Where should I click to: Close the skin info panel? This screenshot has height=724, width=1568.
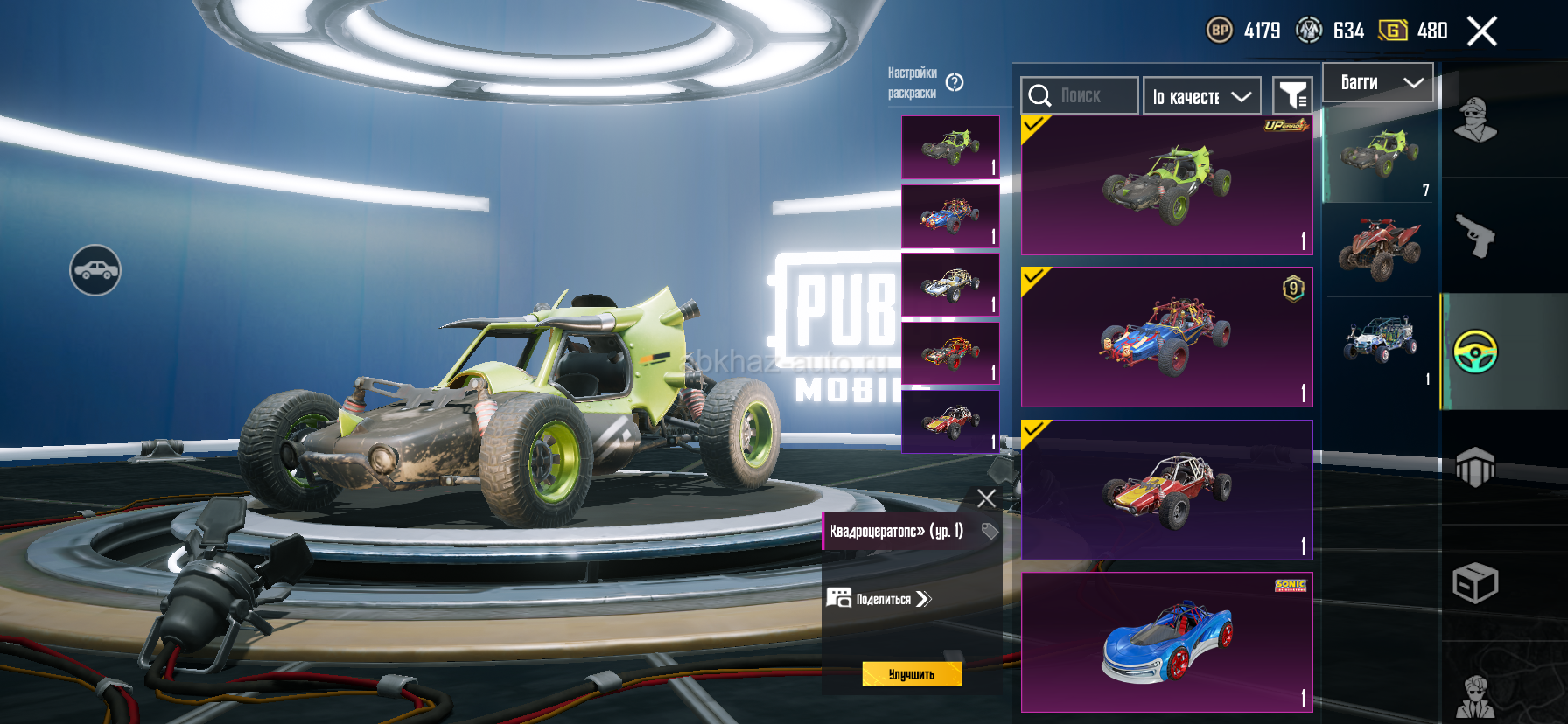986,498
